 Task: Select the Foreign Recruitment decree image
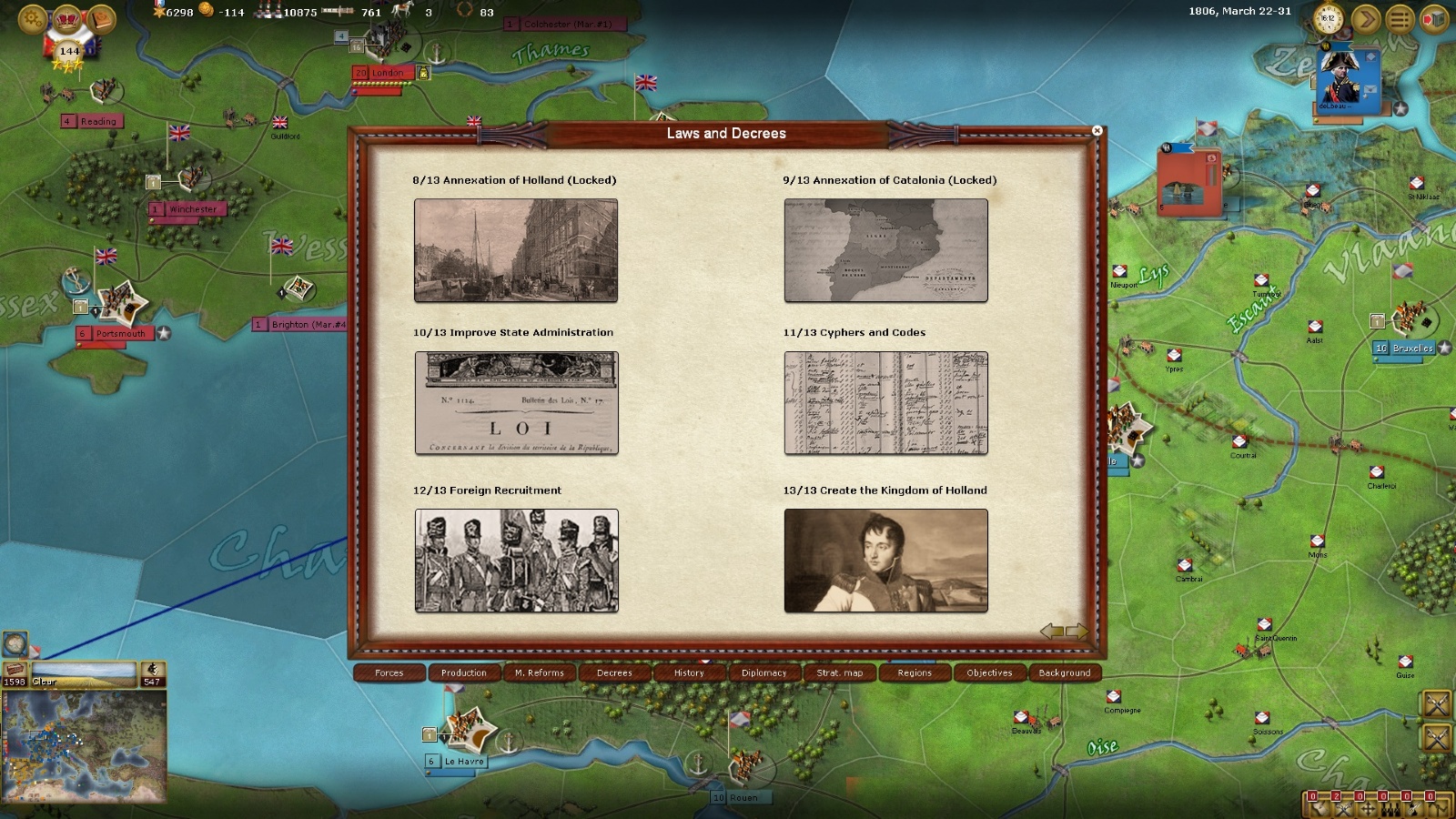516,561
